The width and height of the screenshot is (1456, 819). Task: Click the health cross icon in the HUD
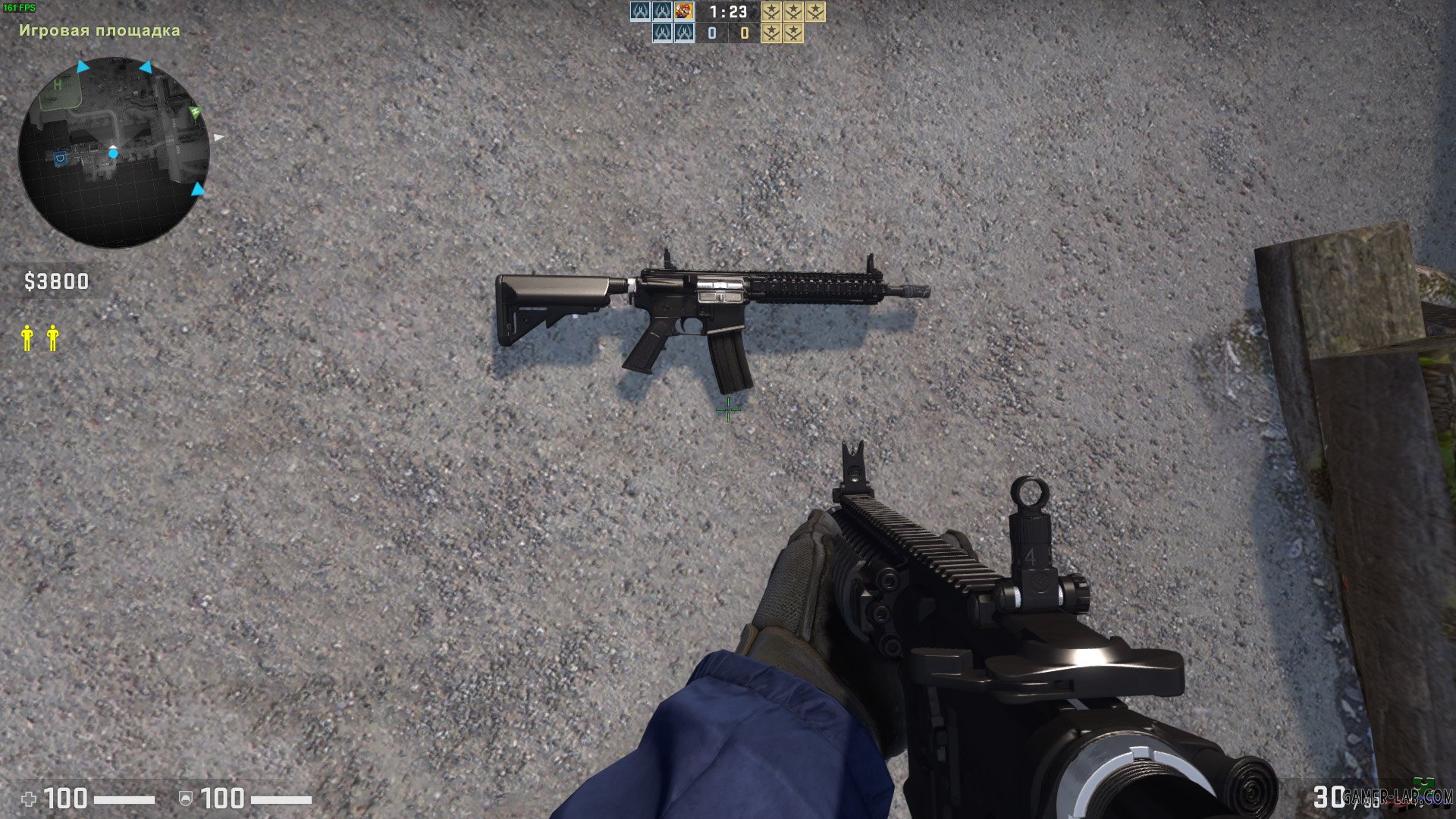point(30,799)
